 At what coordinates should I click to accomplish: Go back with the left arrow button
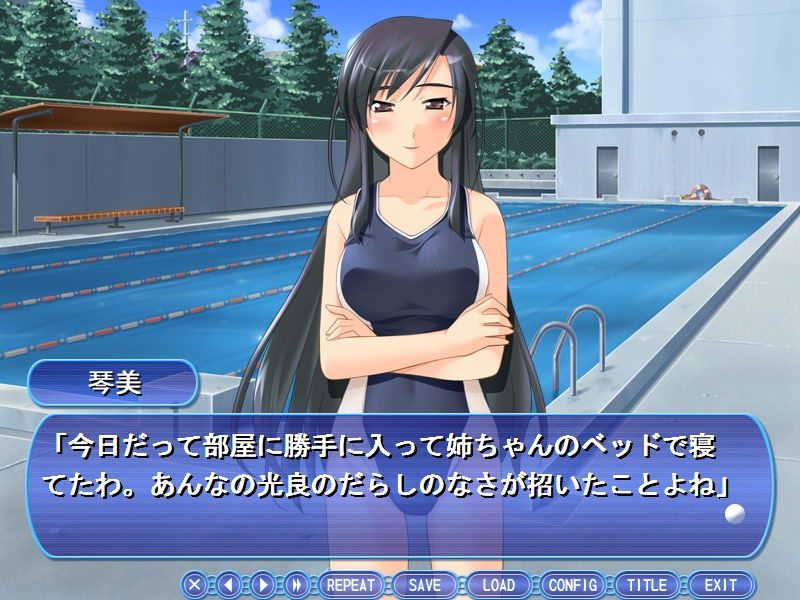(229, 585)
